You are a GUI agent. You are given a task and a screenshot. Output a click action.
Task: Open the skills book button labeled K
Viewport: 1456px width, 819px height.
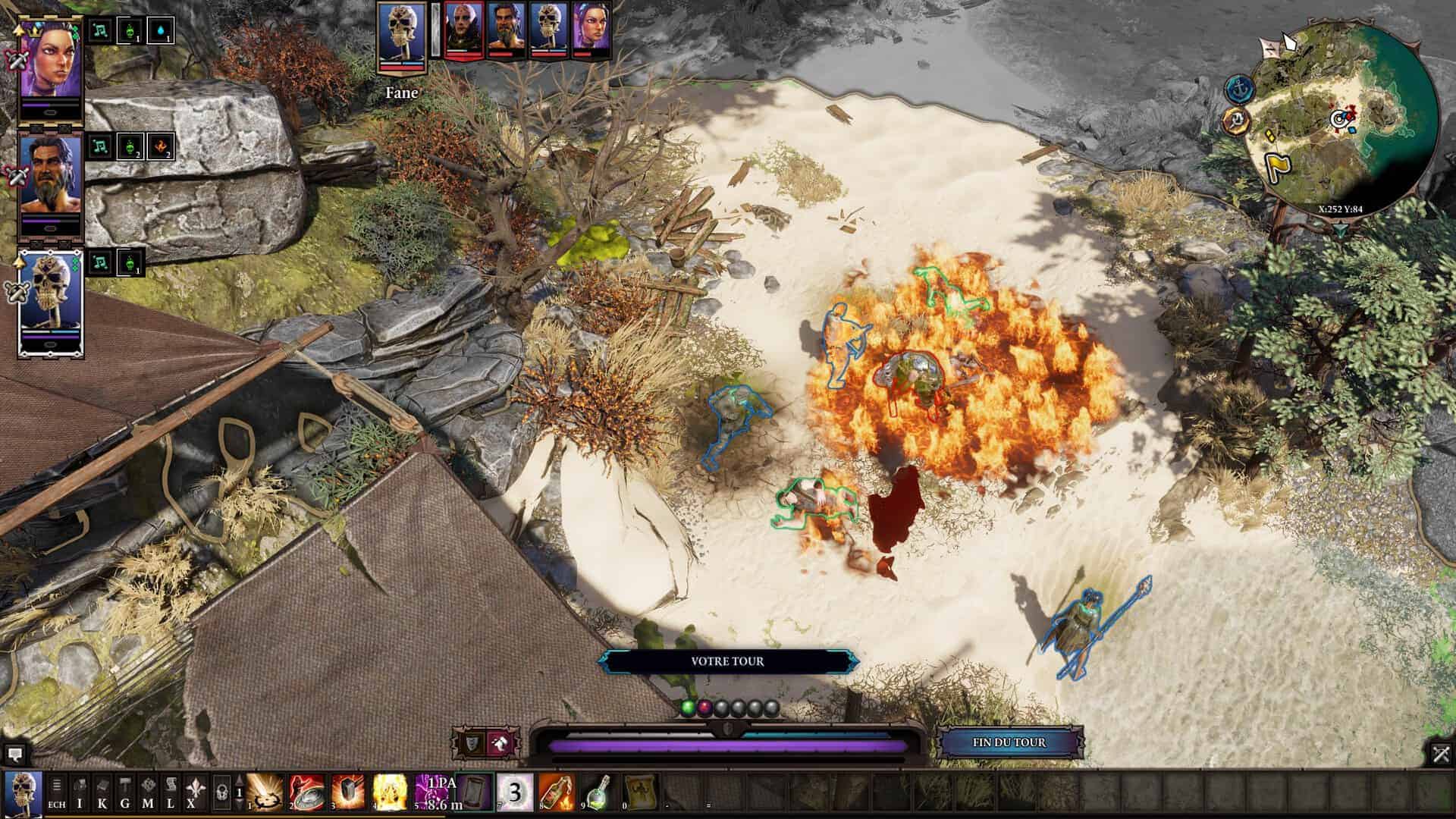(x=102, y=792)
